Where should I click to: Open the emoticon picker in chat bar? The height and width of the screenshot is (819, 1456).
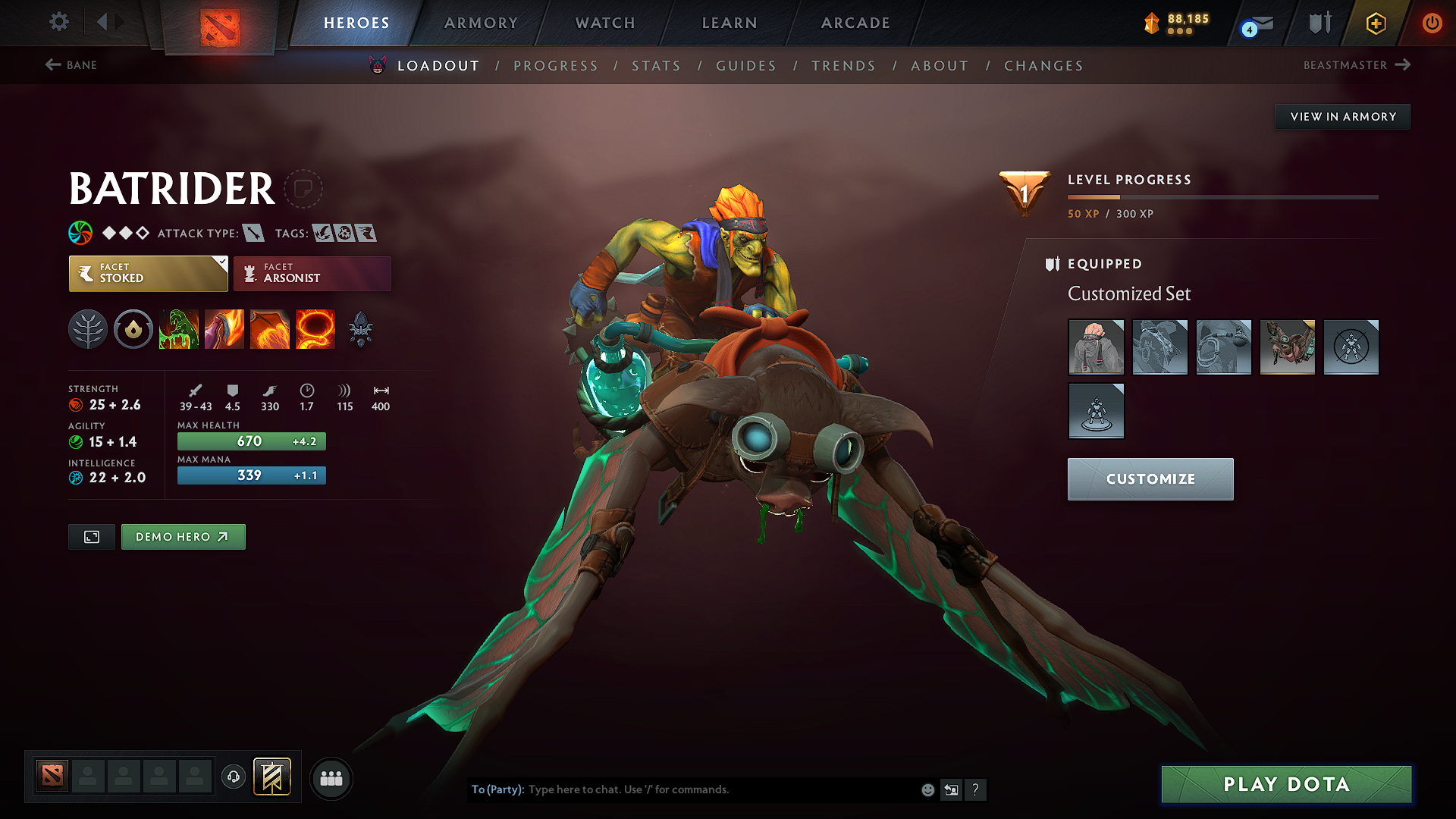[927, 789]
